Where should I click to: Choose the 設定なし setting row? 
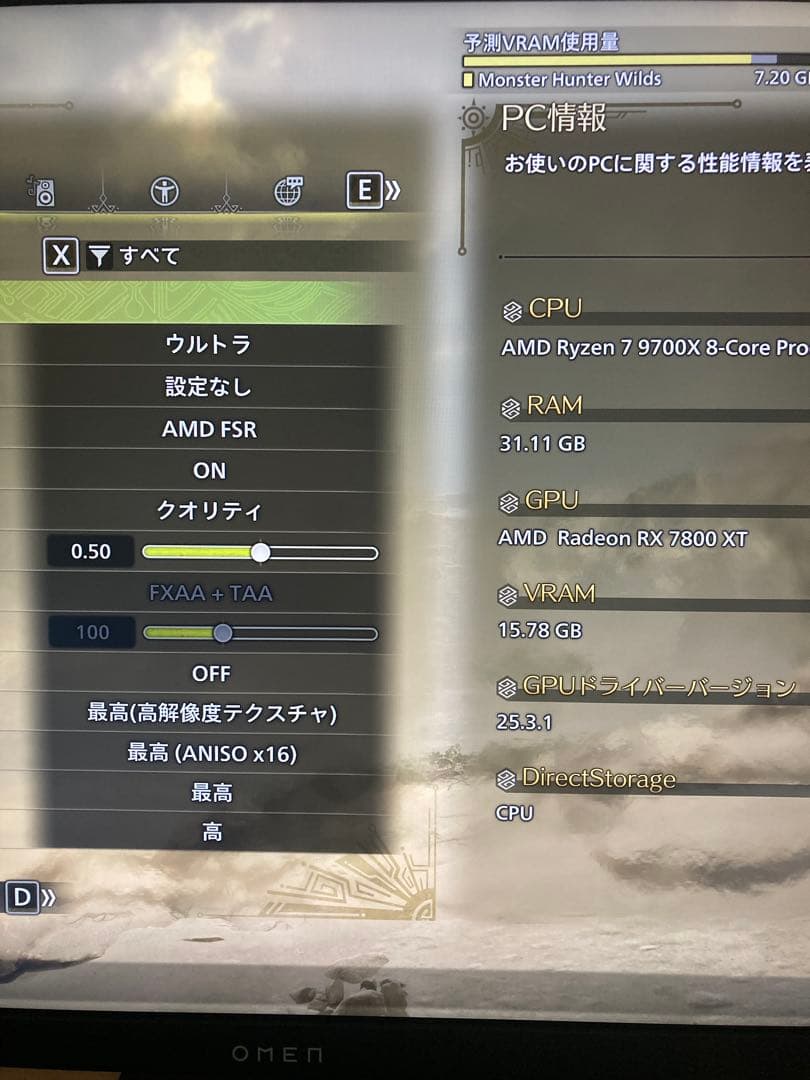(209, 387)
